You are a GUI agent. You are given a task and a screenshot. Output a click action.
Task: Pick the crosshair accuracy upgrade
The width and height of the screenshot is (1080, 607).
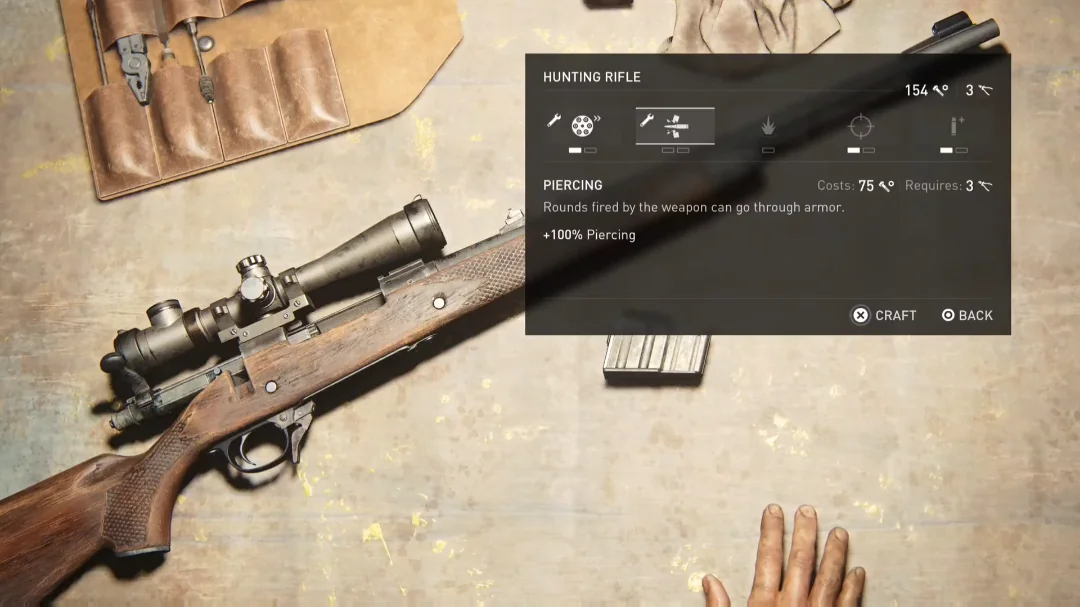point(860,127)
